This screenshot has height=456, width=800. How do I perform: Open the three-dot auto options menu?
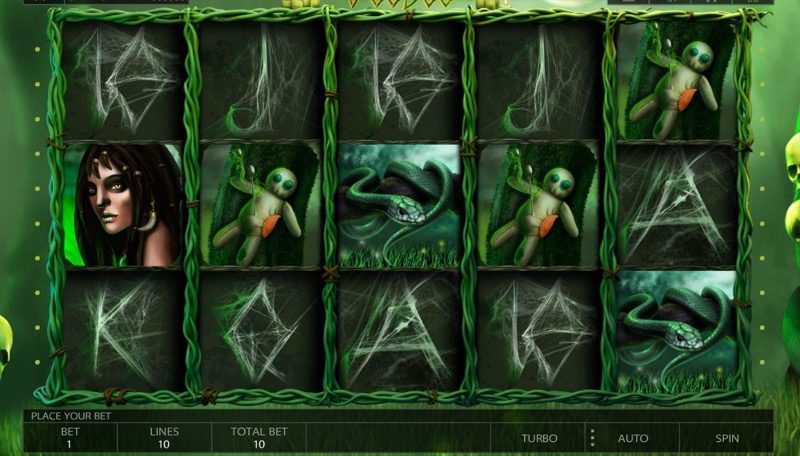click(592, 438)
